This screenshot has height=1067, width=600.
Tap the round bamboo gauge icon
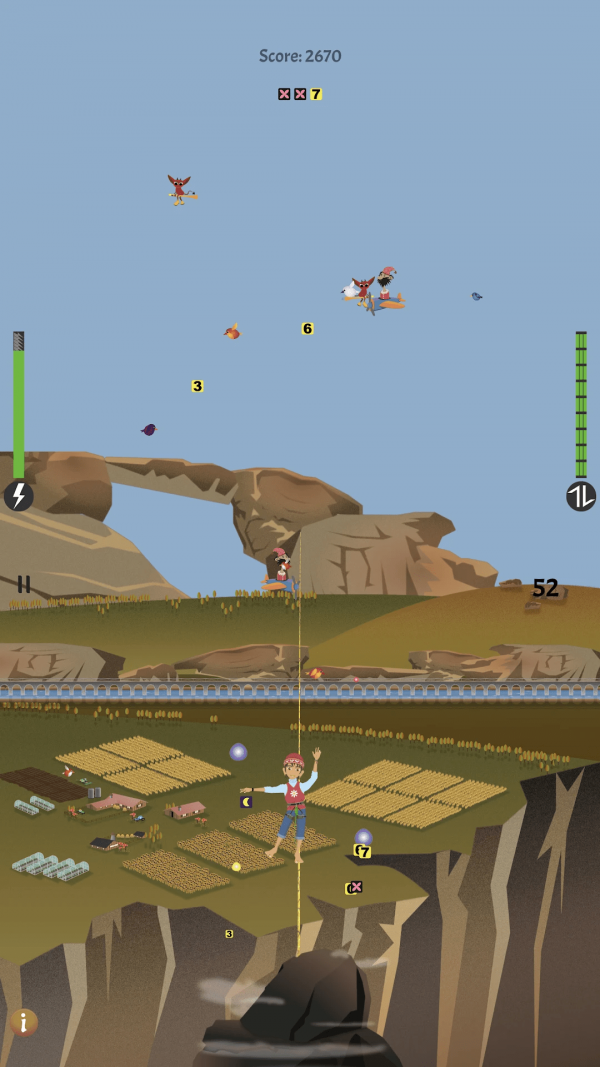581,496
